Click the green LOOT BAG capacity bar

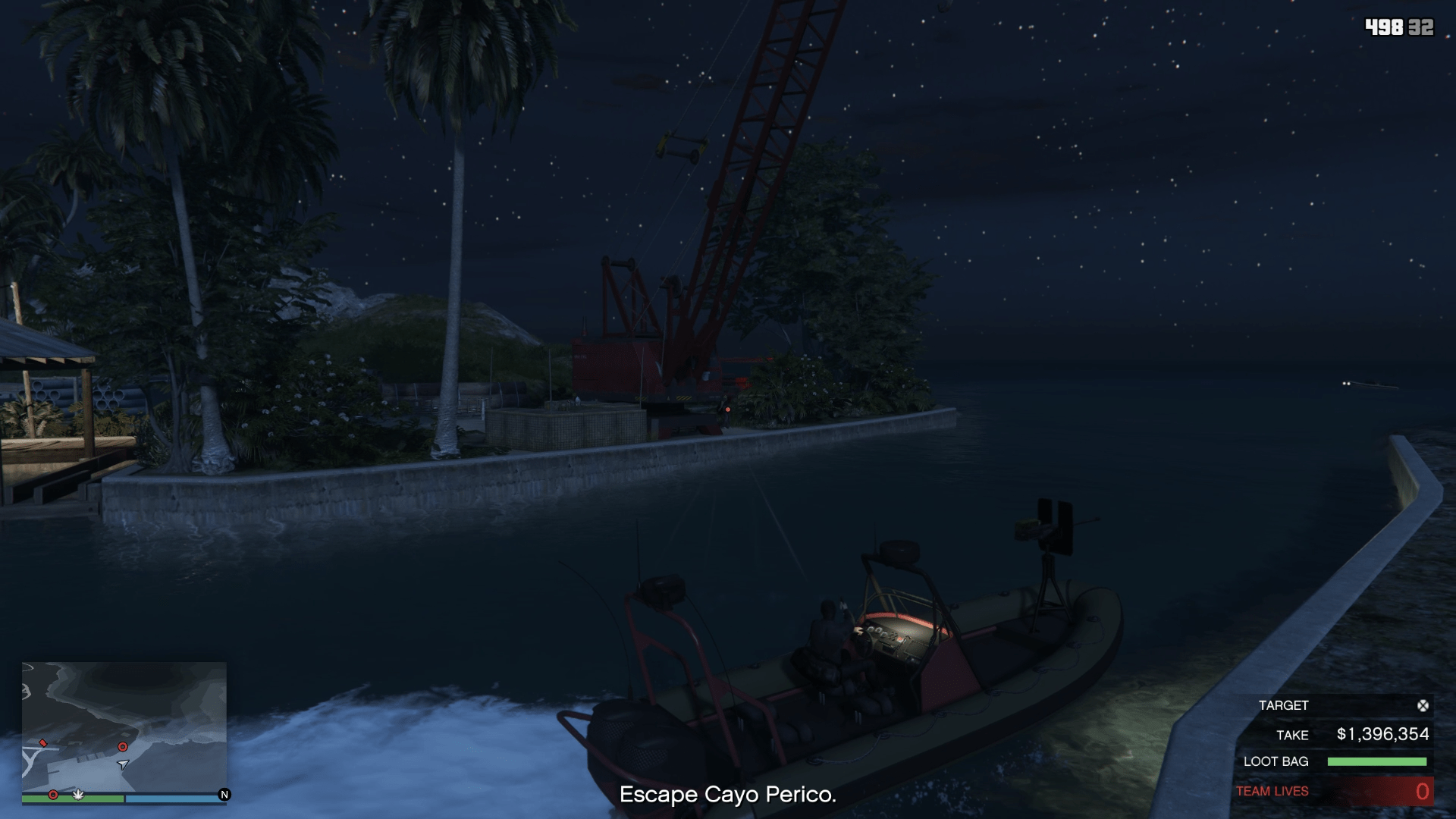(x=1378, y=761)
